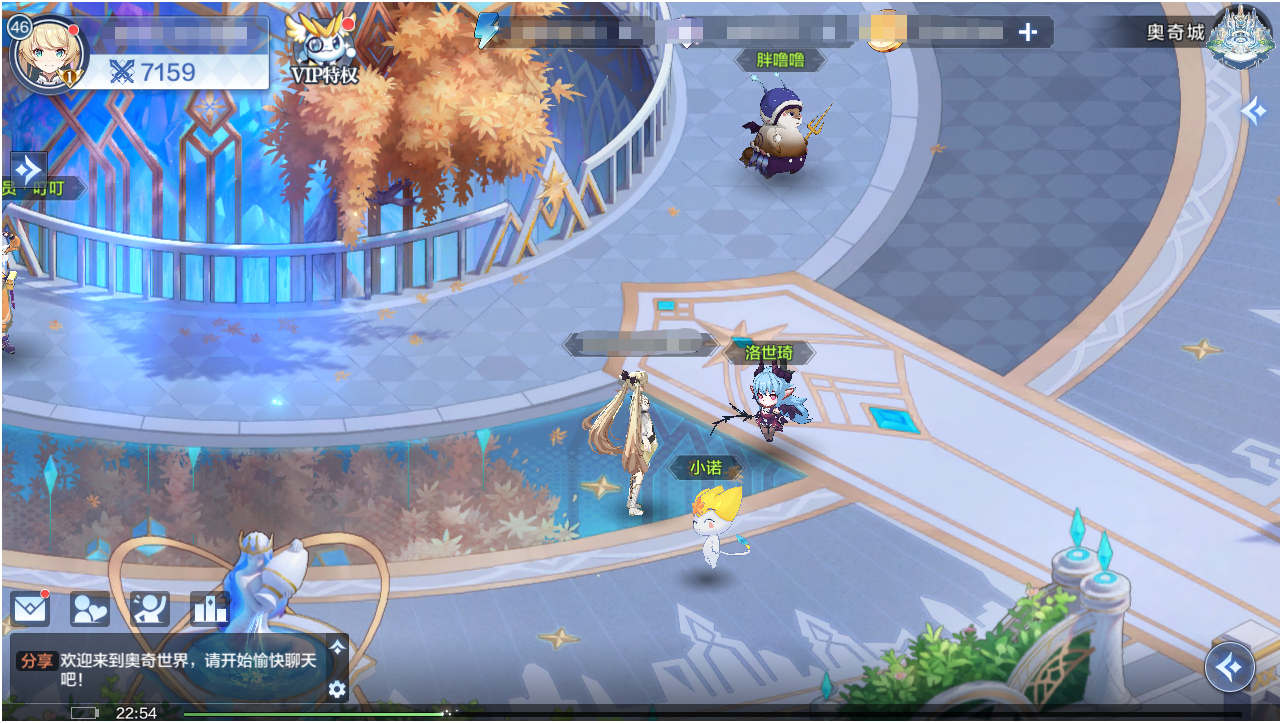Image resolution: width=1282 pixels, height=723 pixels.
Task: Open the waving figure social icon
Action: click(150, 608)
